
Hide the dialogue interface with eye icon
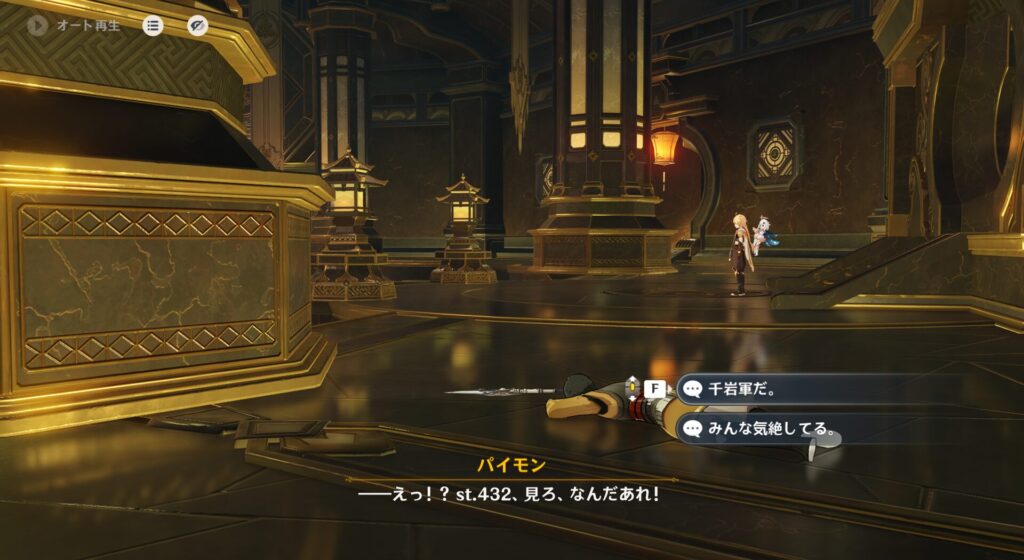[198, 26]
